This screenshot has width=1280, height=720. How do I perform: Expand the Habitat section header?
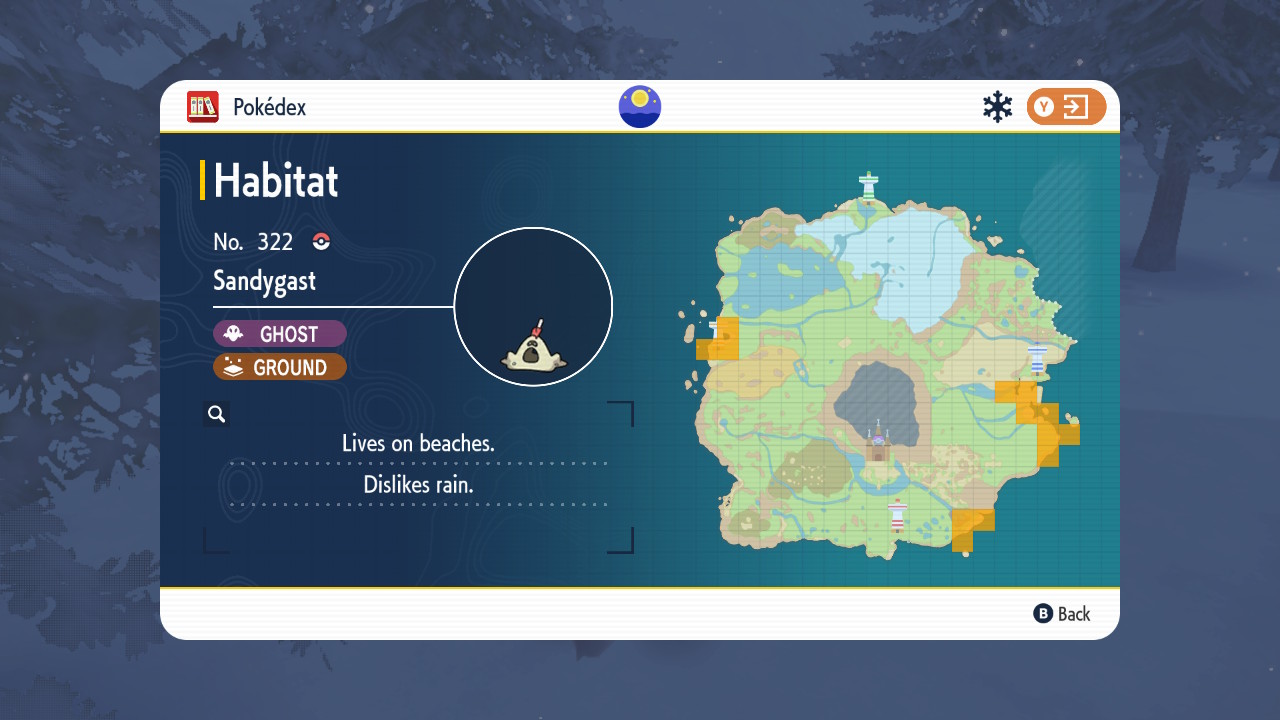pos(275,181)
